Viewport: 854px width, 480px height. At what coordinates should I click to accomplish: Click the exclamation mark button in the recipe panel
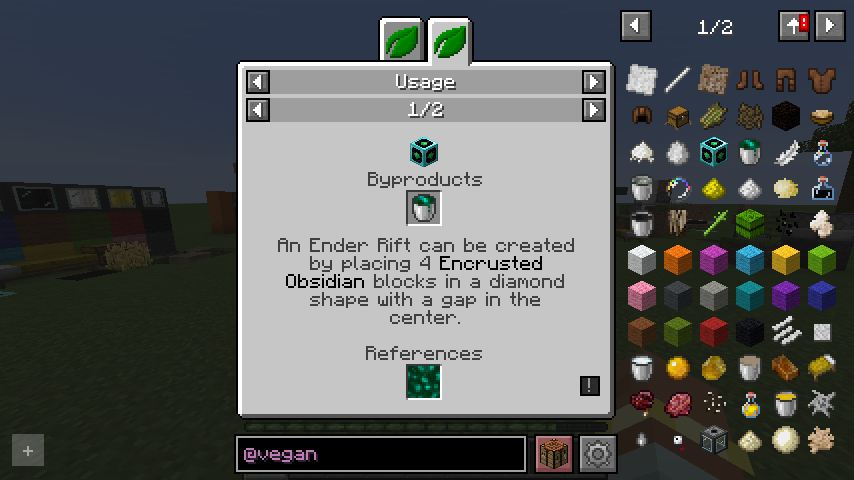[x=590, y=385]
